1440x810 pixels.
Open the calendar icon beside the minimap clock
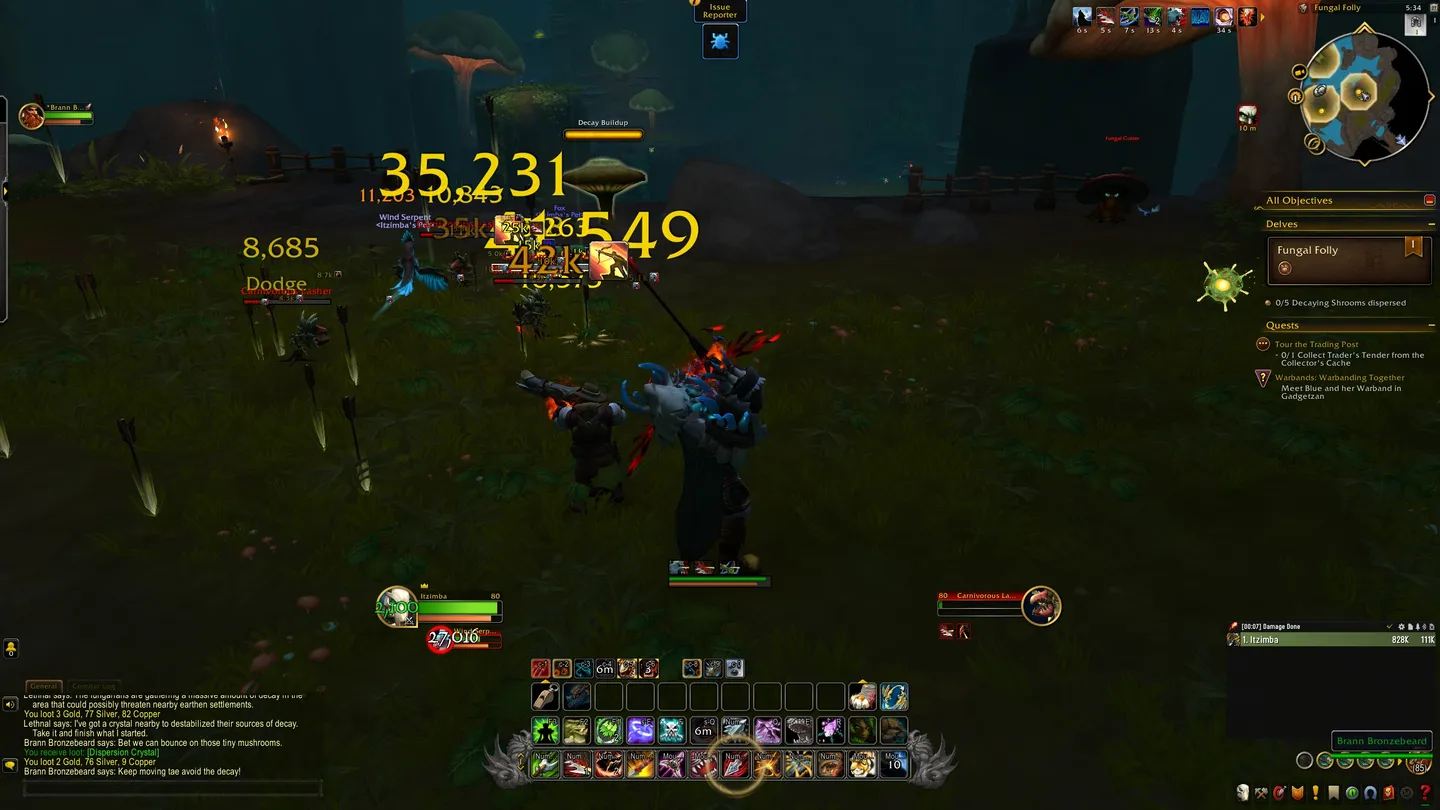point(1433,9)
